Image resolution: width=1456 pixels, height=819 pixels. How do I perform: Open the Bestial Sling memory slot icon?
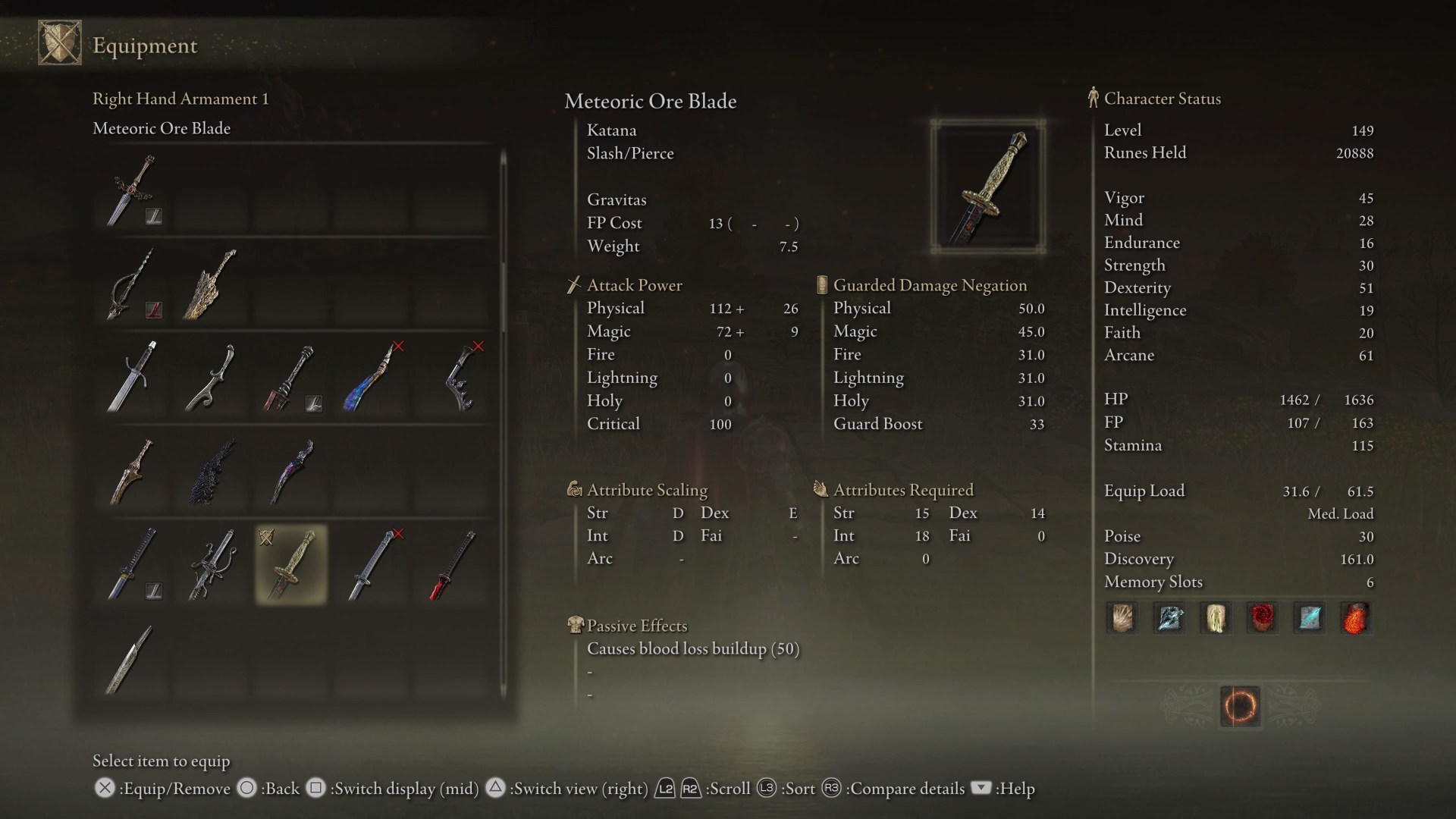click(x=1122, y=618)
